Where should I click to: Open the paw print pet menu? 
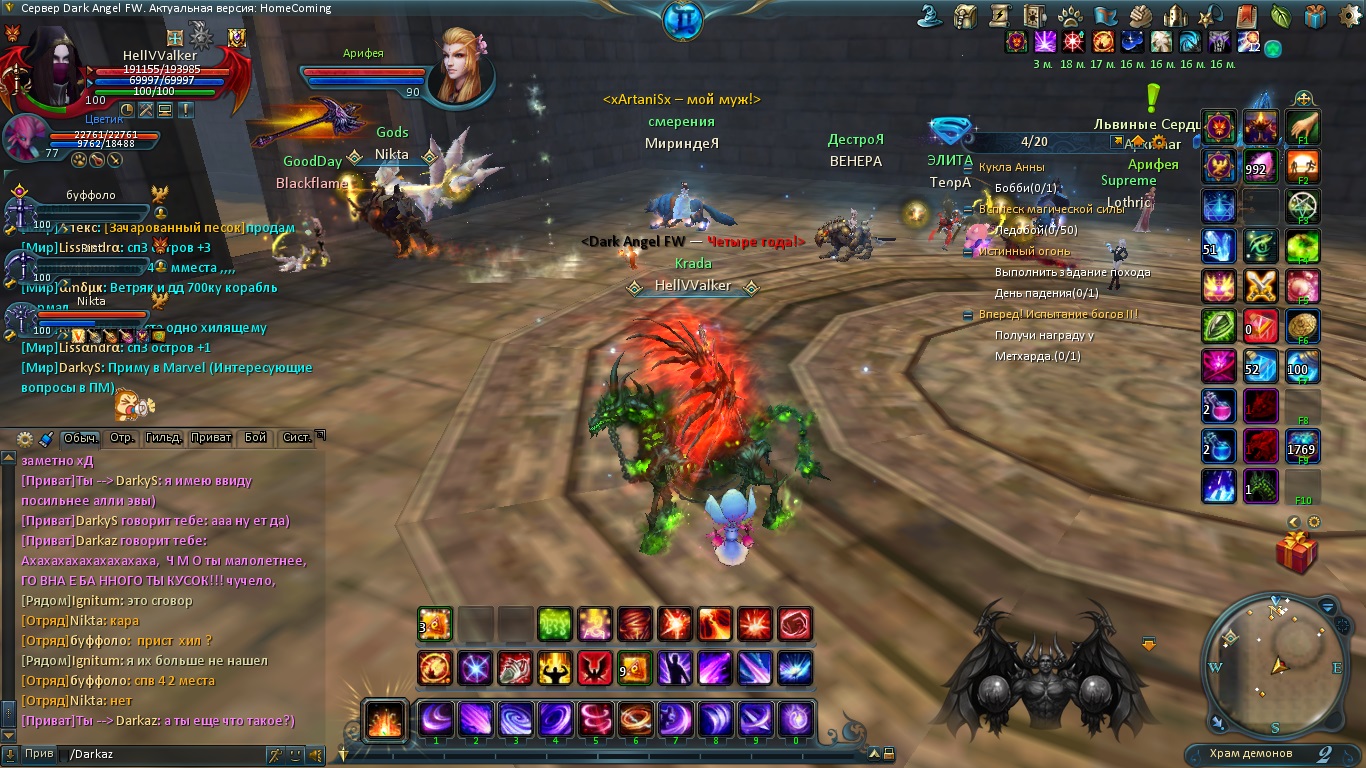point(1068,15)
